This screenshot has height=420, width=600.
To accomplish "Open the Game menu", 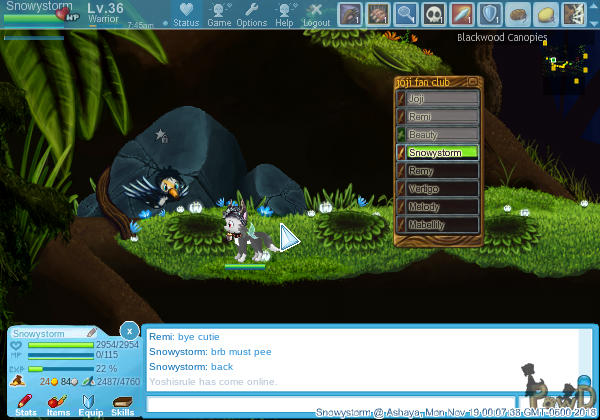I will pyautogui.click(x=219, y=13).
